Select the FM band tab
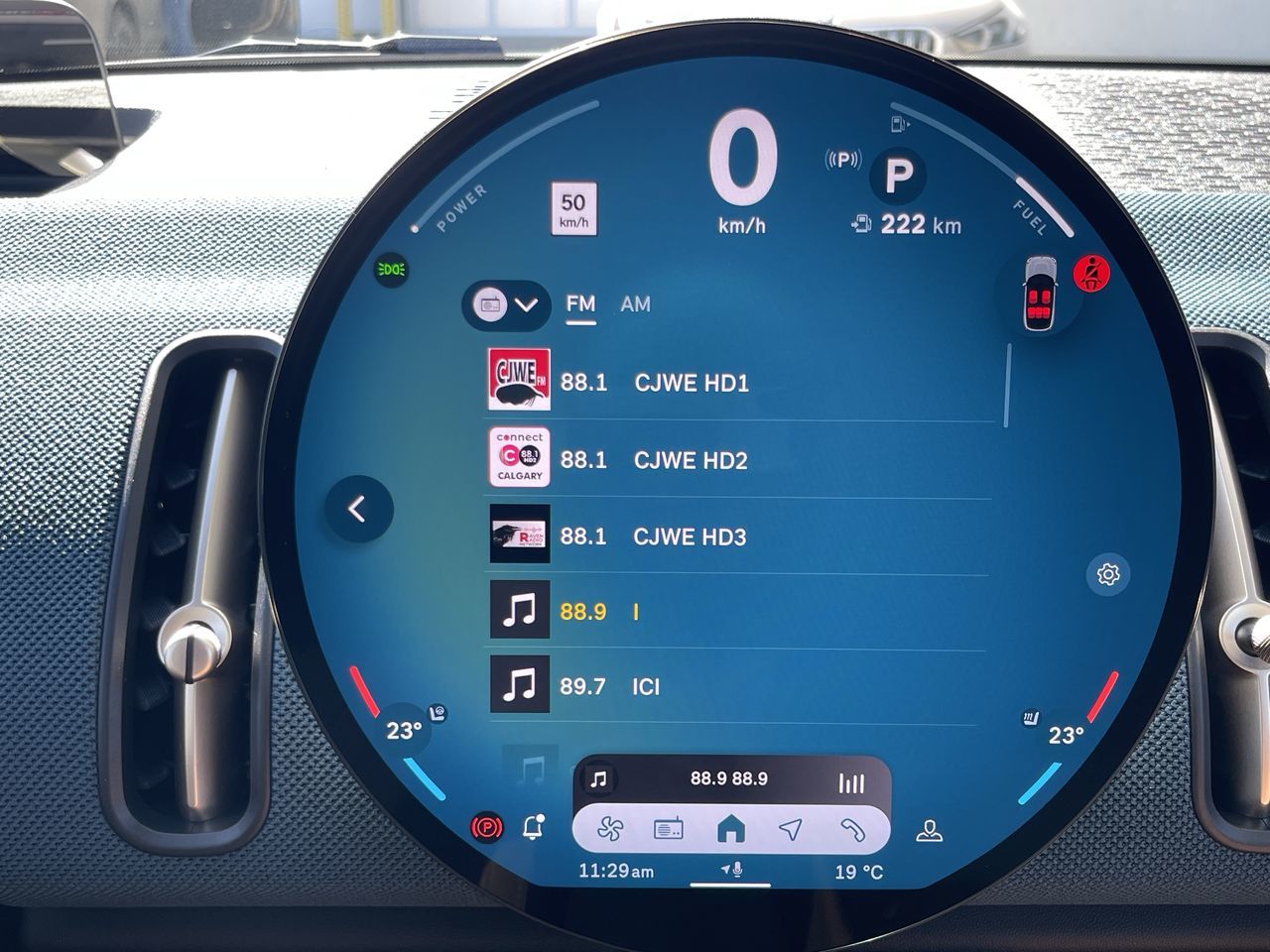Image resolution: width=1270 pixels, height=952 pixels. pos(580,304)
